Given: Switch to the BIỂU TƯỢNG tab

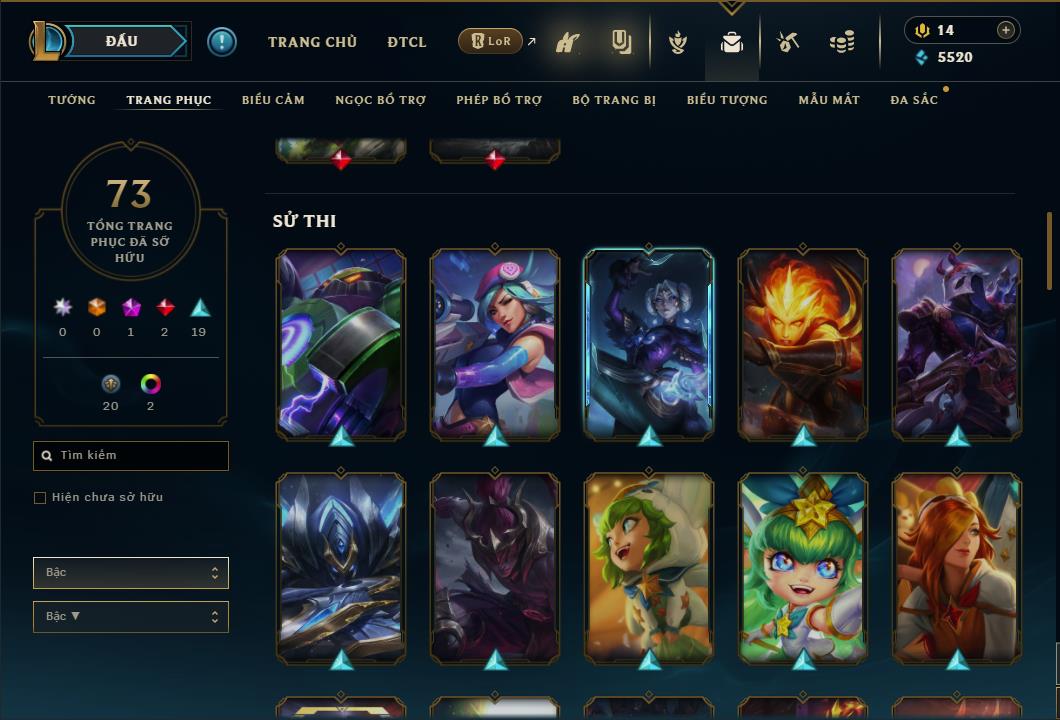Looking at the screenshot, I should tap(727, 100).
